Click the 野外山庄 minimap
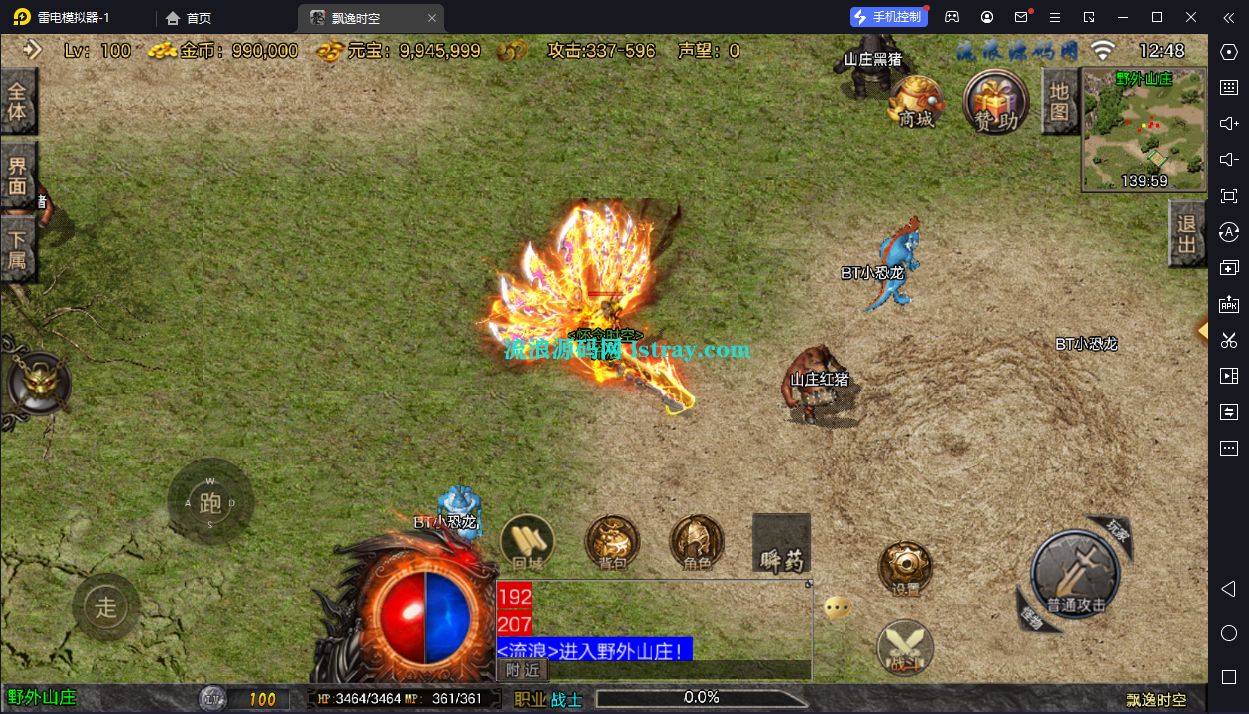The height and width of the screenshot is (714, 1249). 1144,129
